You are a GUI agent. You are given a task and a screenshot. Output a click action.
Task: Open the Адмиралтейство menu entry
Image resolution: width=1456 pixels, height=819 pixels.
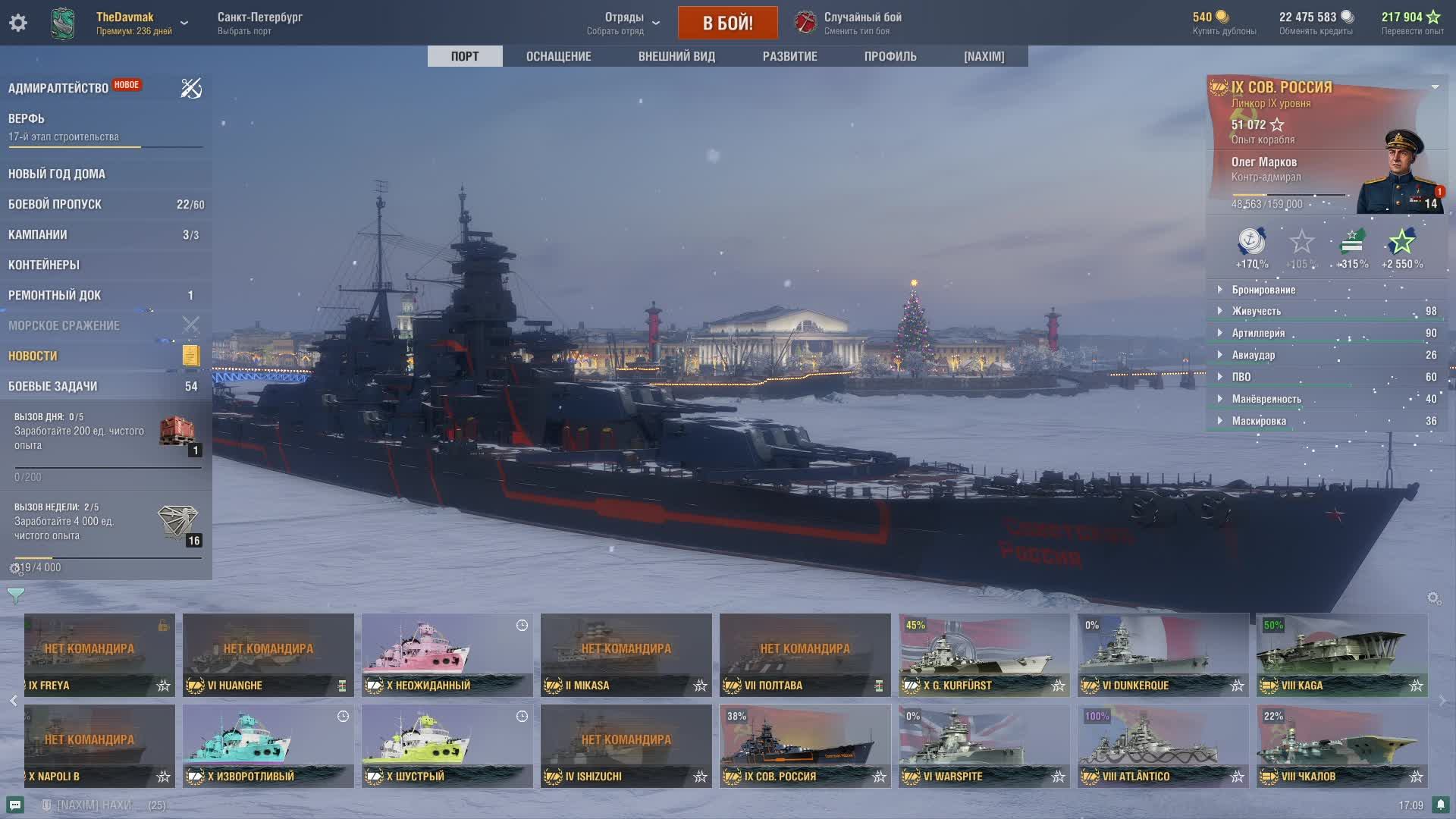click(x=58, y=88)
